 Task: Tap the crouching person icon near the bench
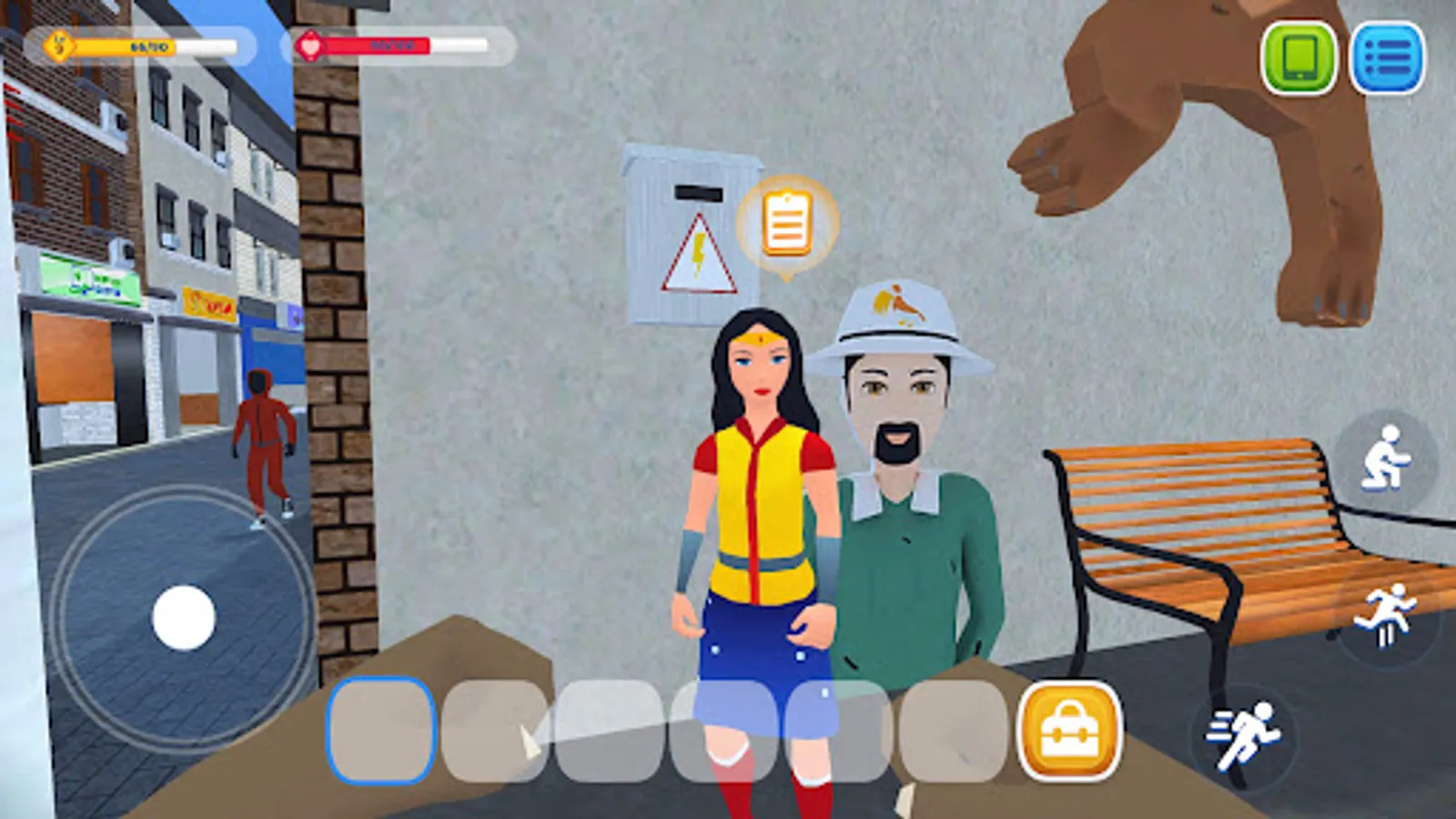tap(1387, 457)
